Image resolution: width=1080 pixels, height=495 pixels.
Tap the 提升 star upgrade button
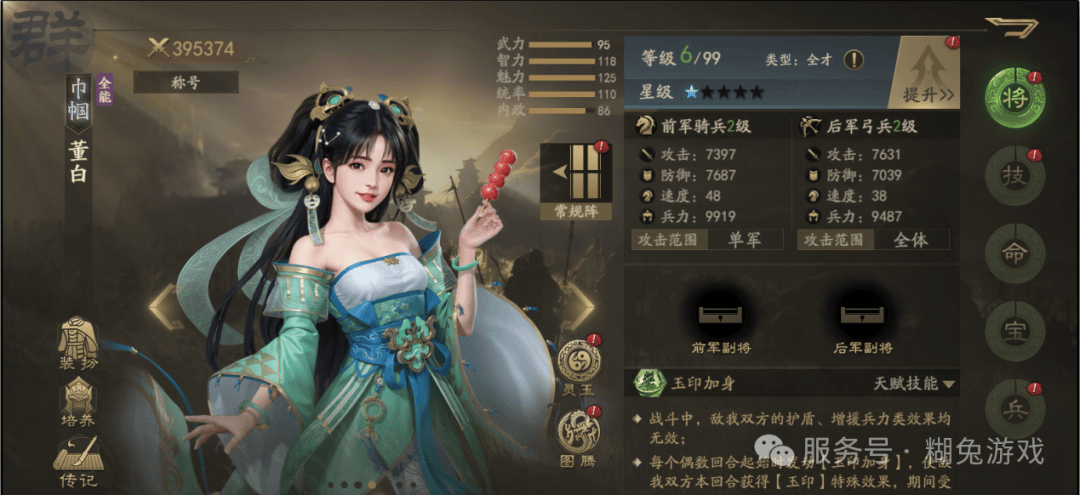(927, 72)
